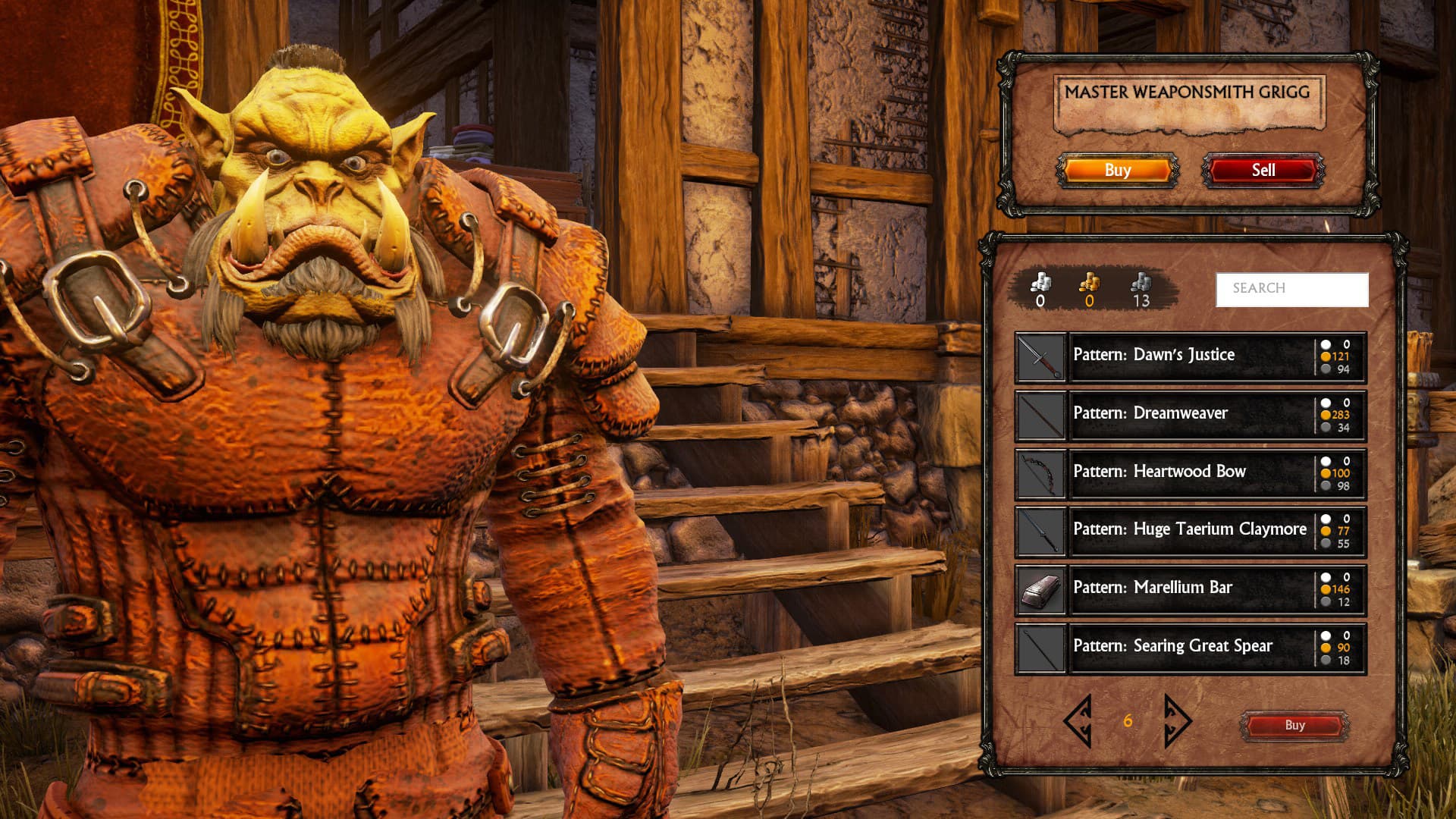Click the Searing Great Spear icon
This screenshot has height=819, width=1456.
pyautogui.click(x=1040, y=646)
